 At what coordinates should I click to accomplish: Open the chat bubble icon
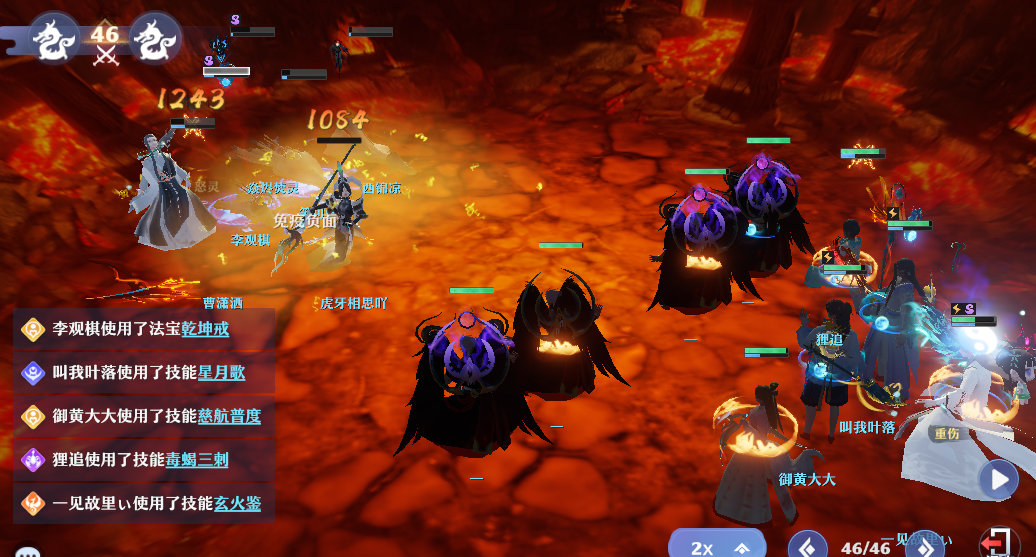[28, 552]
